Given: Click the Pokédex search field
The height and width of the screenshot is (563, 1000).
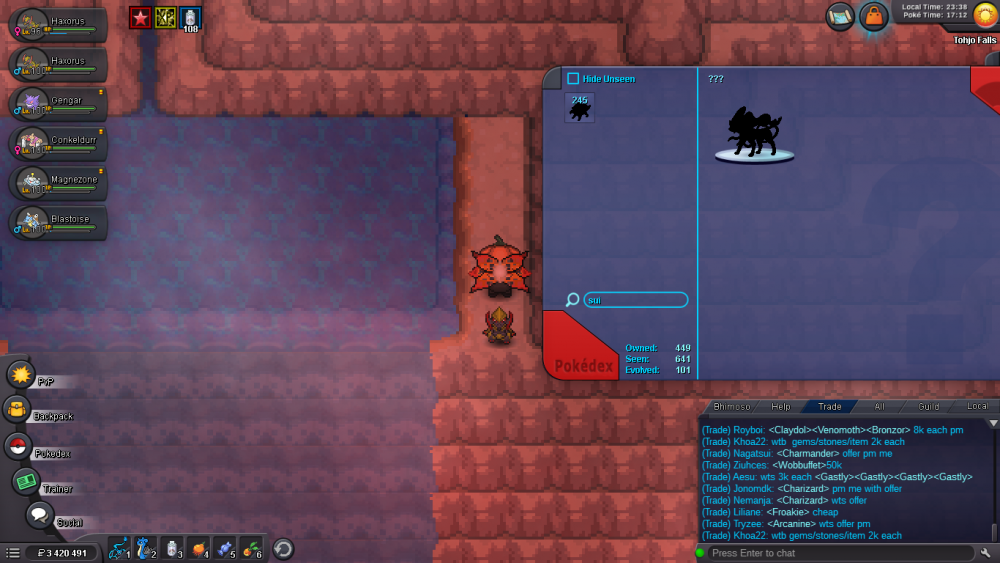Looking at the screenshot, I should (x=636, y=300).
